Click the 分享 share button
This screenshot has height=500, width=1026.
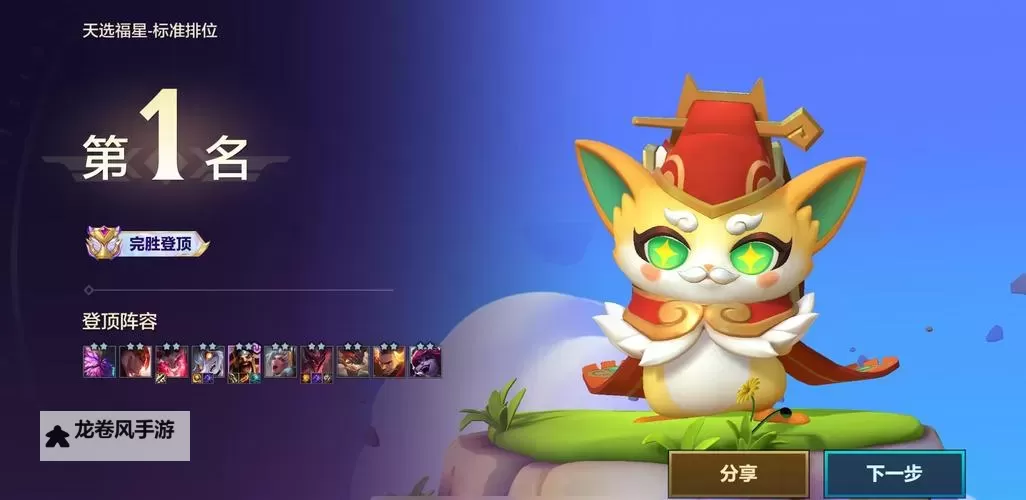pos(738,474)
